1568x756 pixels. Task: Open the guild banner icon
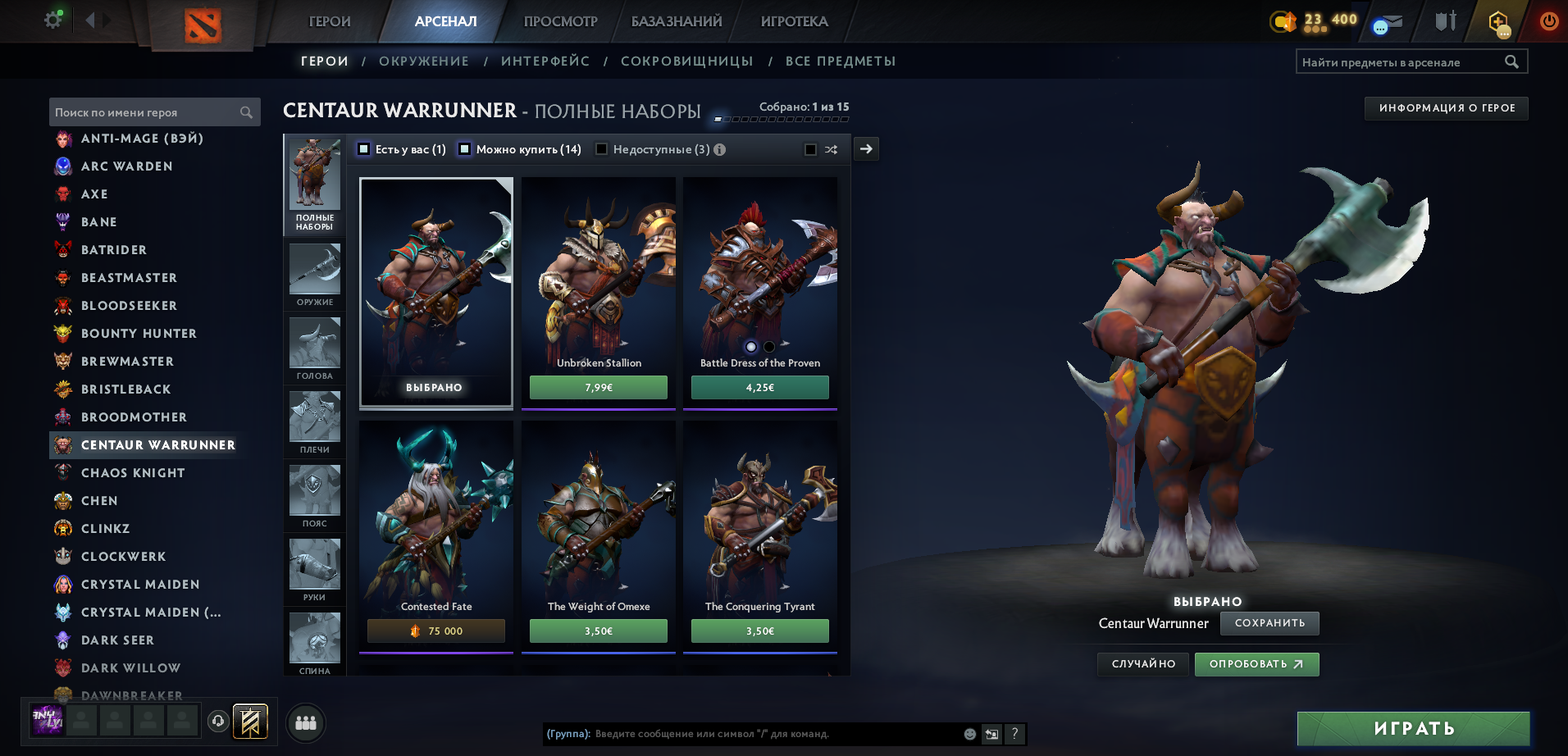pyautogui.click(x=251, y=722)
